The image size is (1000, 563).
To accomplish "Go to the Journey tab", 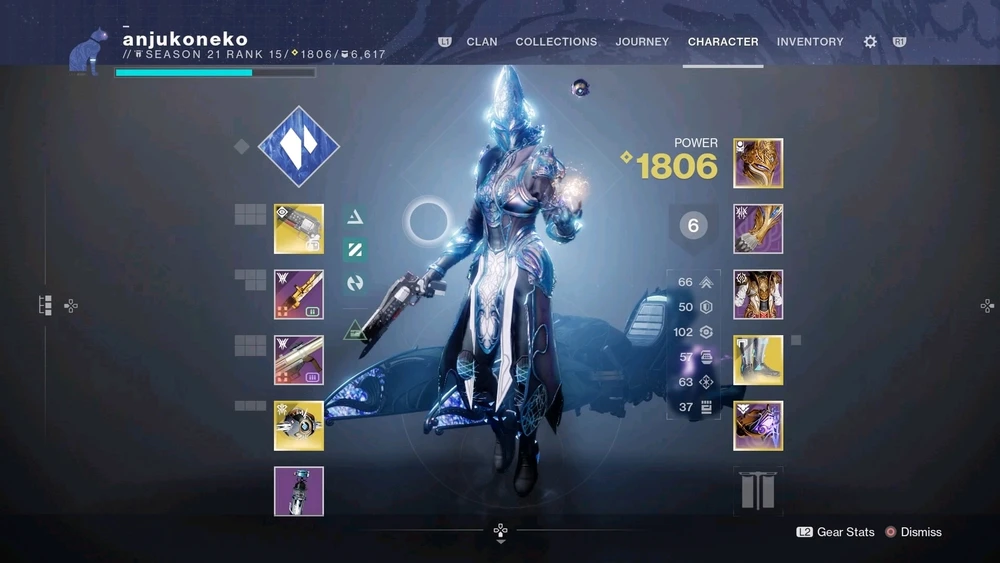I will (642, 42).
